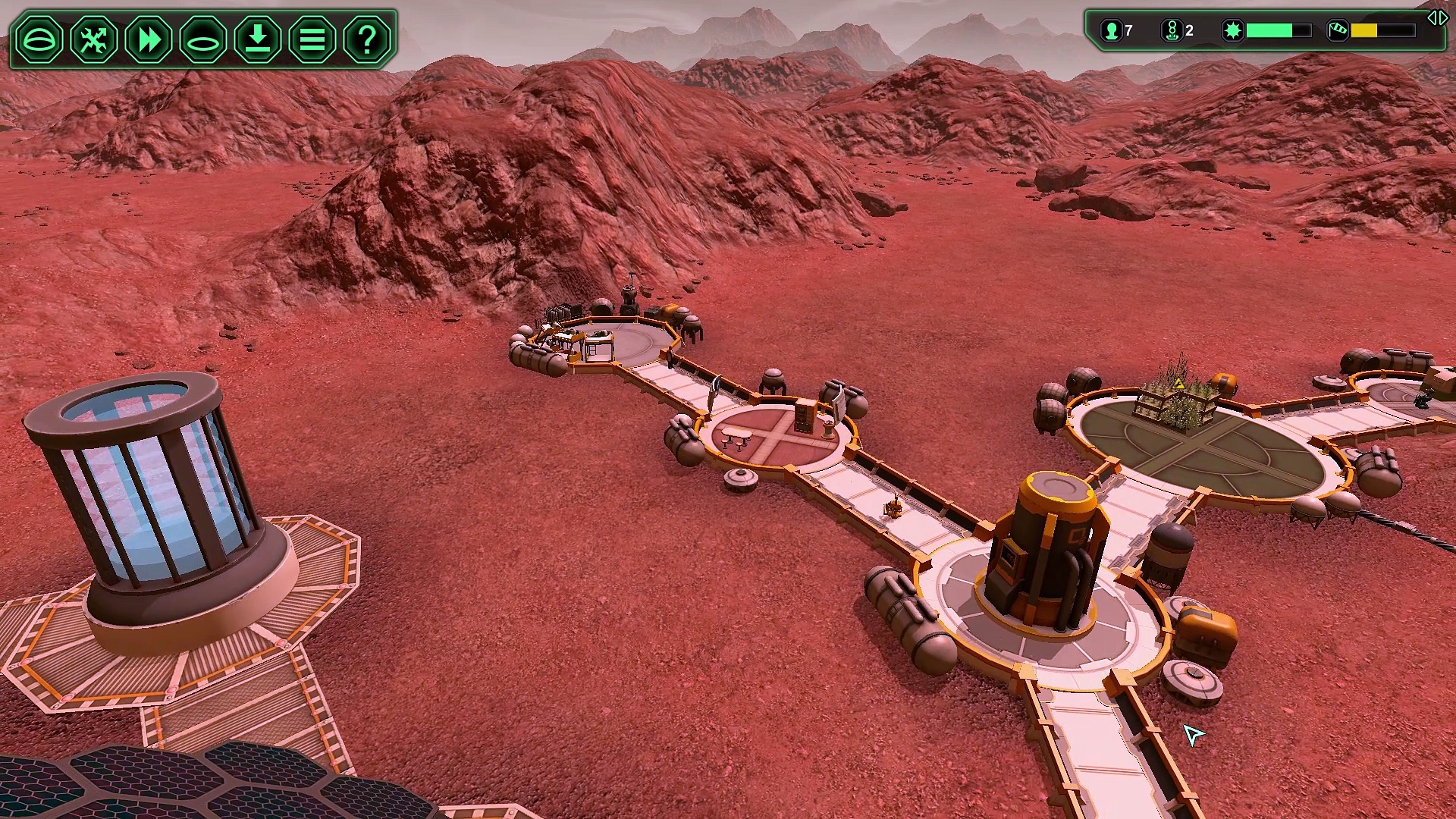Open the dome build menu
This screenshot has height=819, width=1456.
(x=39, y=39)
